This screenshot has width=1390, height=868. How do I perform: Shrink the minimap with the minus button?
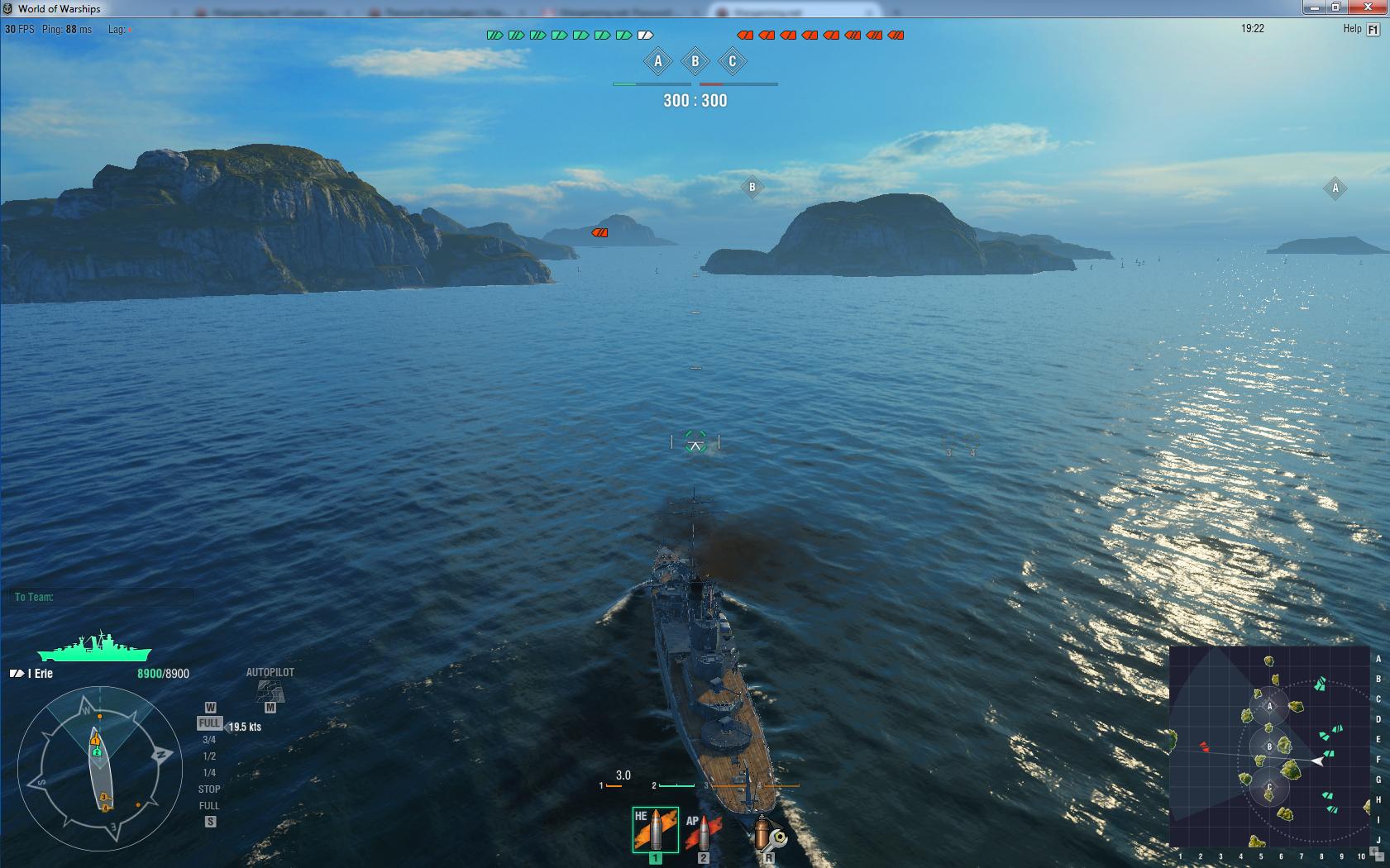coord(1379,857)
